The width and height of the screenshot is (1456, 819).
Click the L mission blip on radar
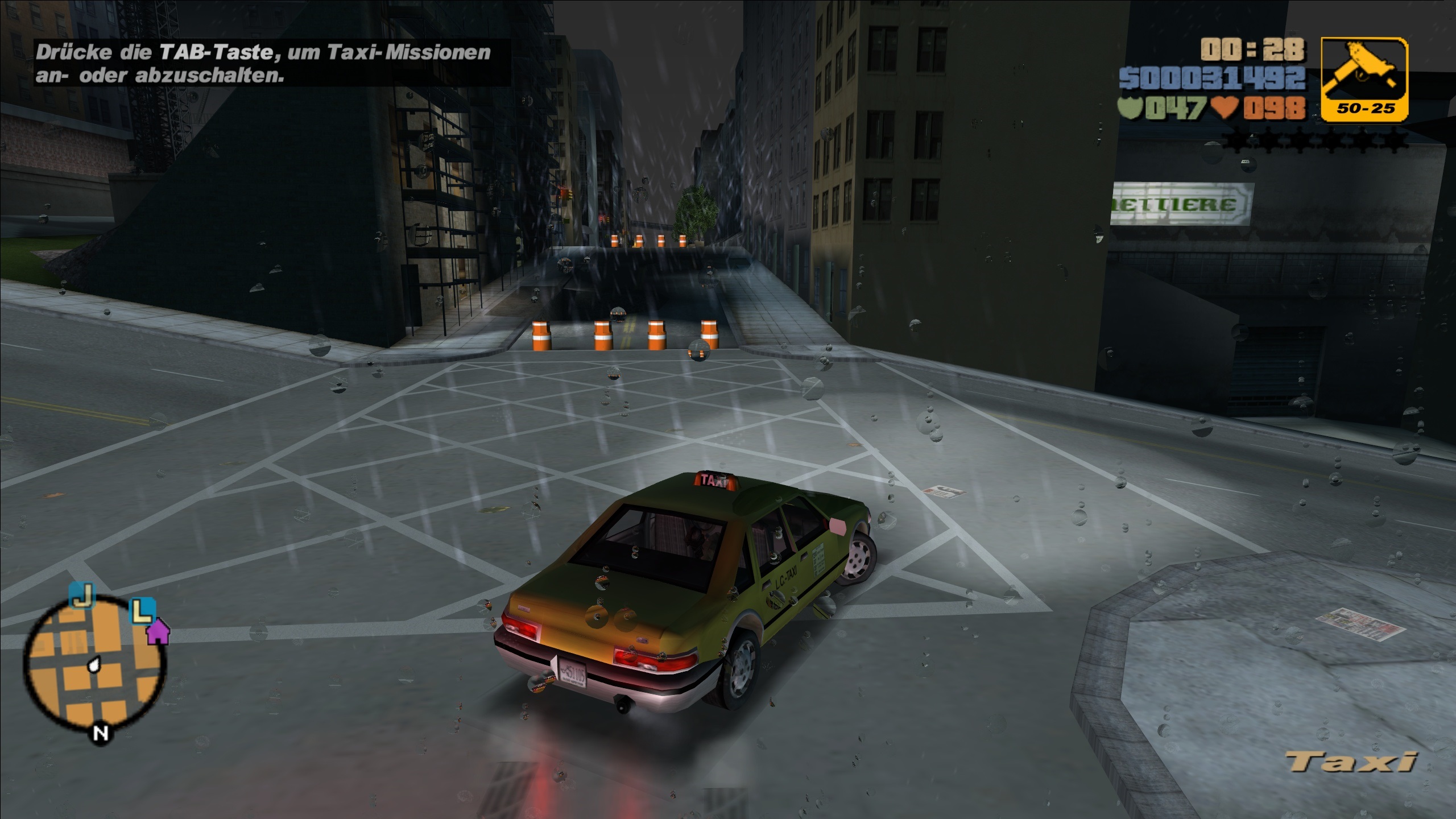(142, 610)
